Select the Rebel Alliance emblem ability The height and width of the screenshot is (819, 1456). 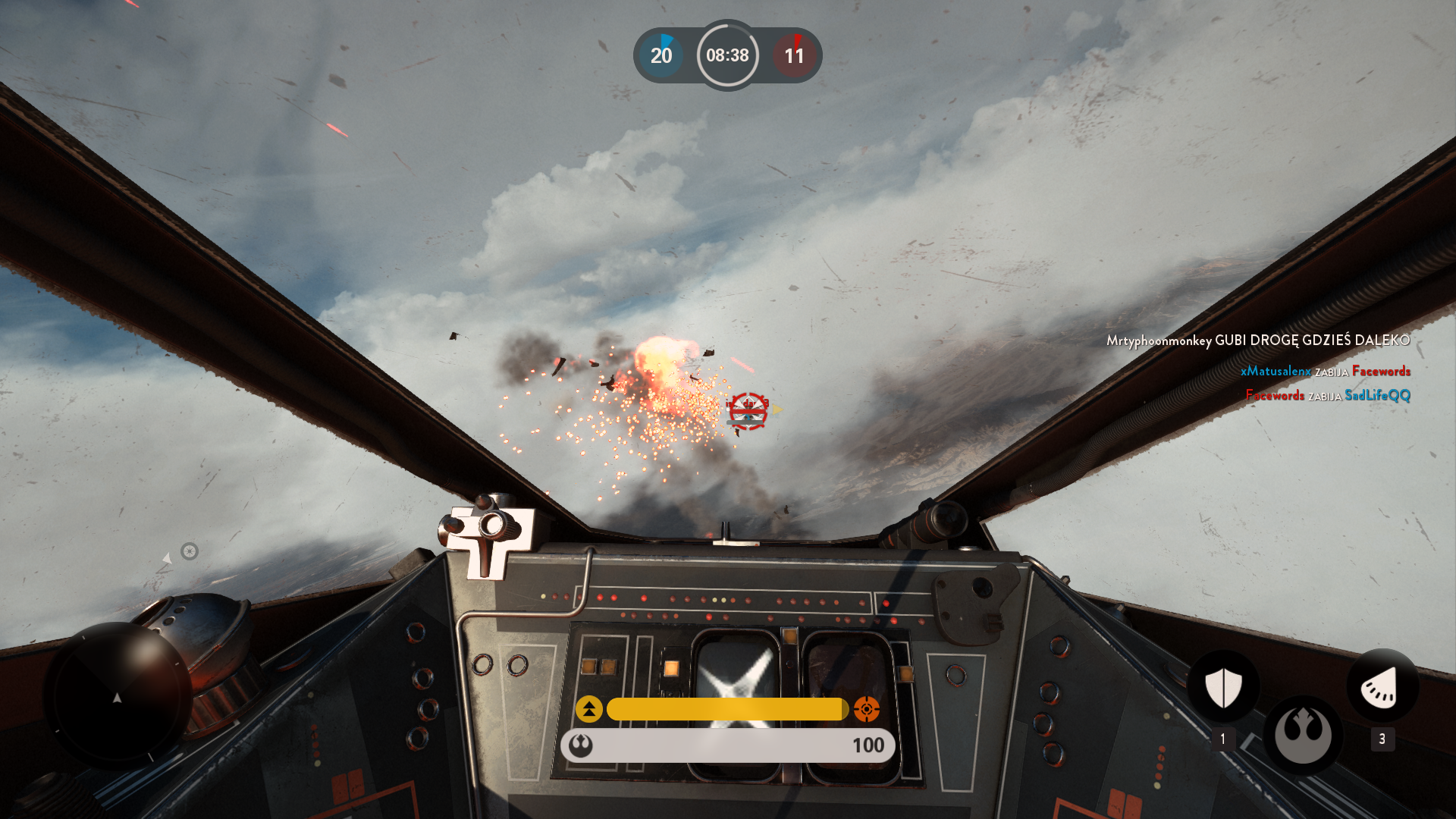pyautogui.click(x=1303, y=735)
